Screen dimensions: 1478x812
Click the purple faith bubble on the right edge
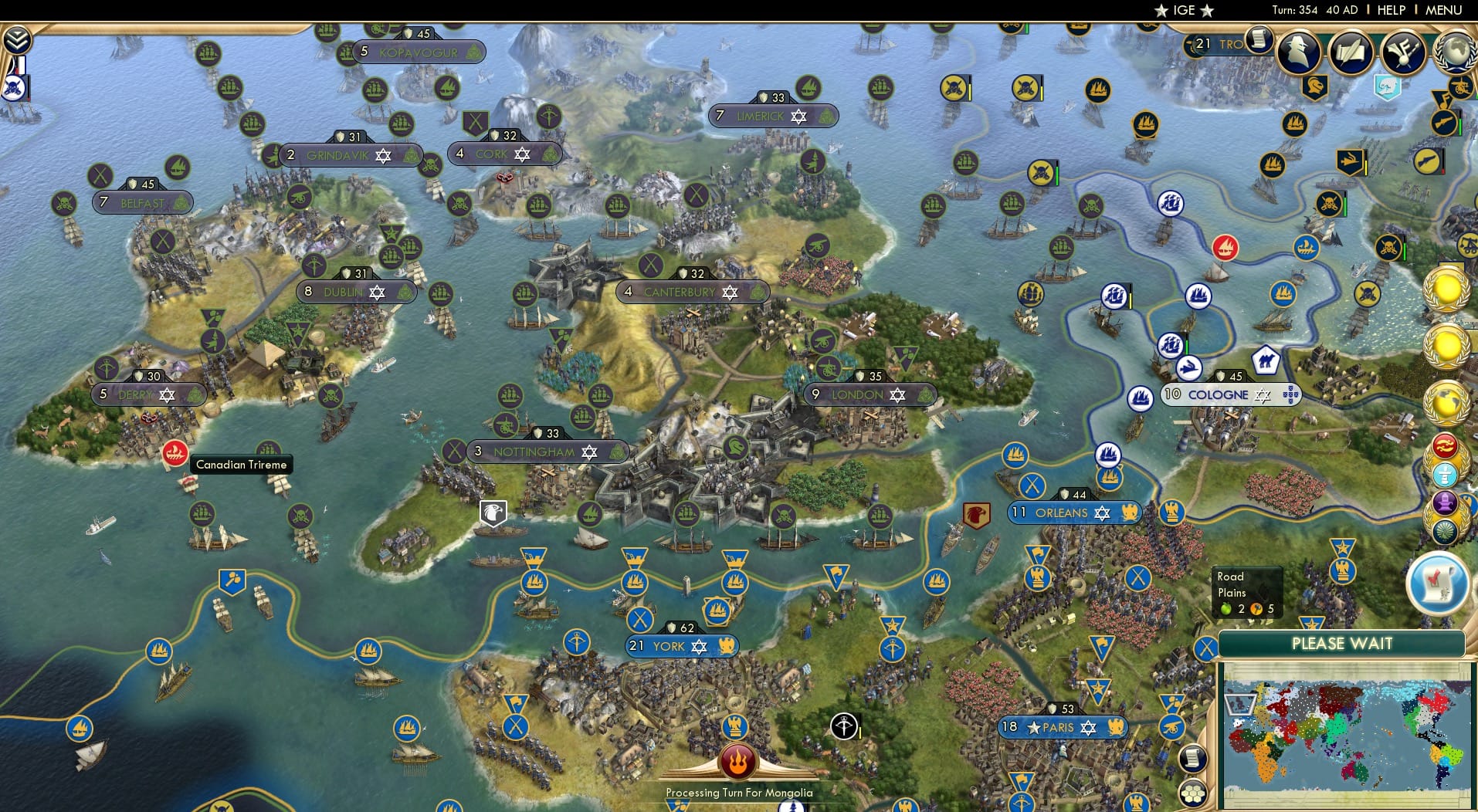click(x=1444, y=502)
